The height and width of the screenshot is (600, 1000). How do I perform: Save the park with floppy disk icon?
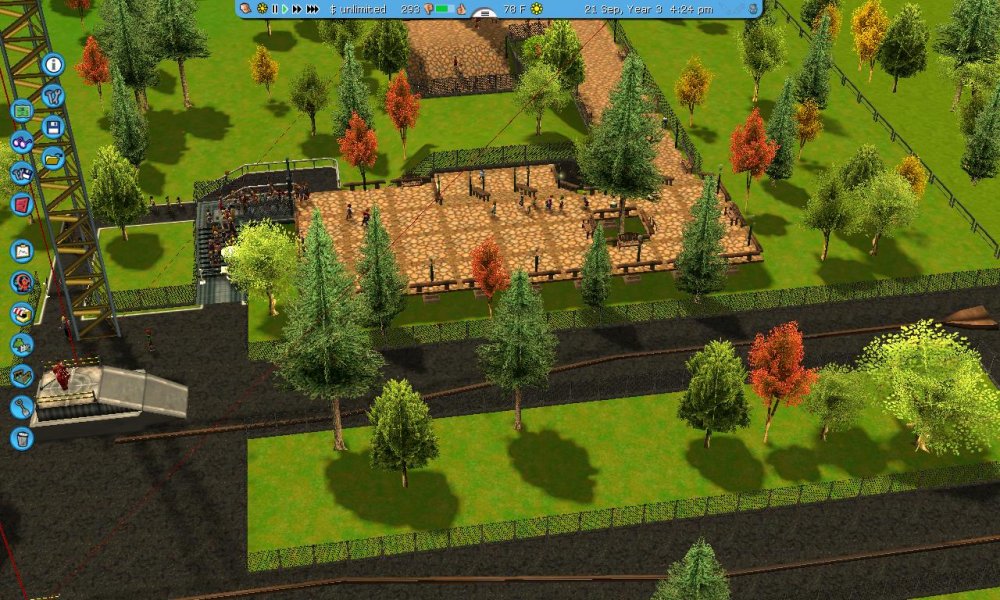pos(53,127)
